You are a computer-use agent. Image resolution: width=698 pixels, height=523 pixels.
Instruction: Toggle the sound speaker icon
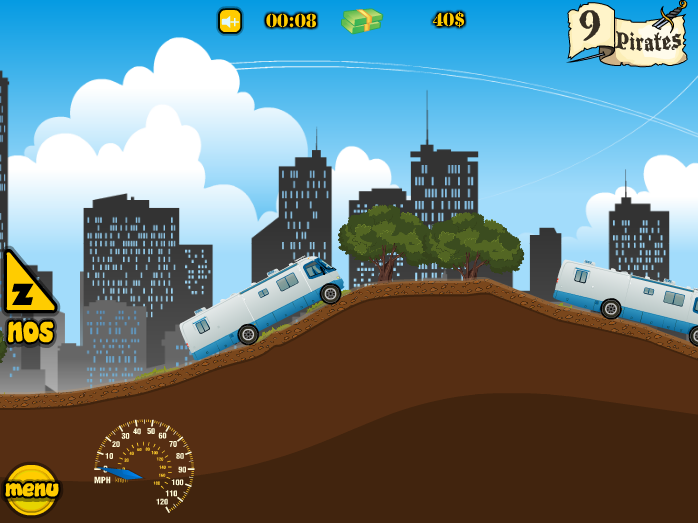point(230,21)
